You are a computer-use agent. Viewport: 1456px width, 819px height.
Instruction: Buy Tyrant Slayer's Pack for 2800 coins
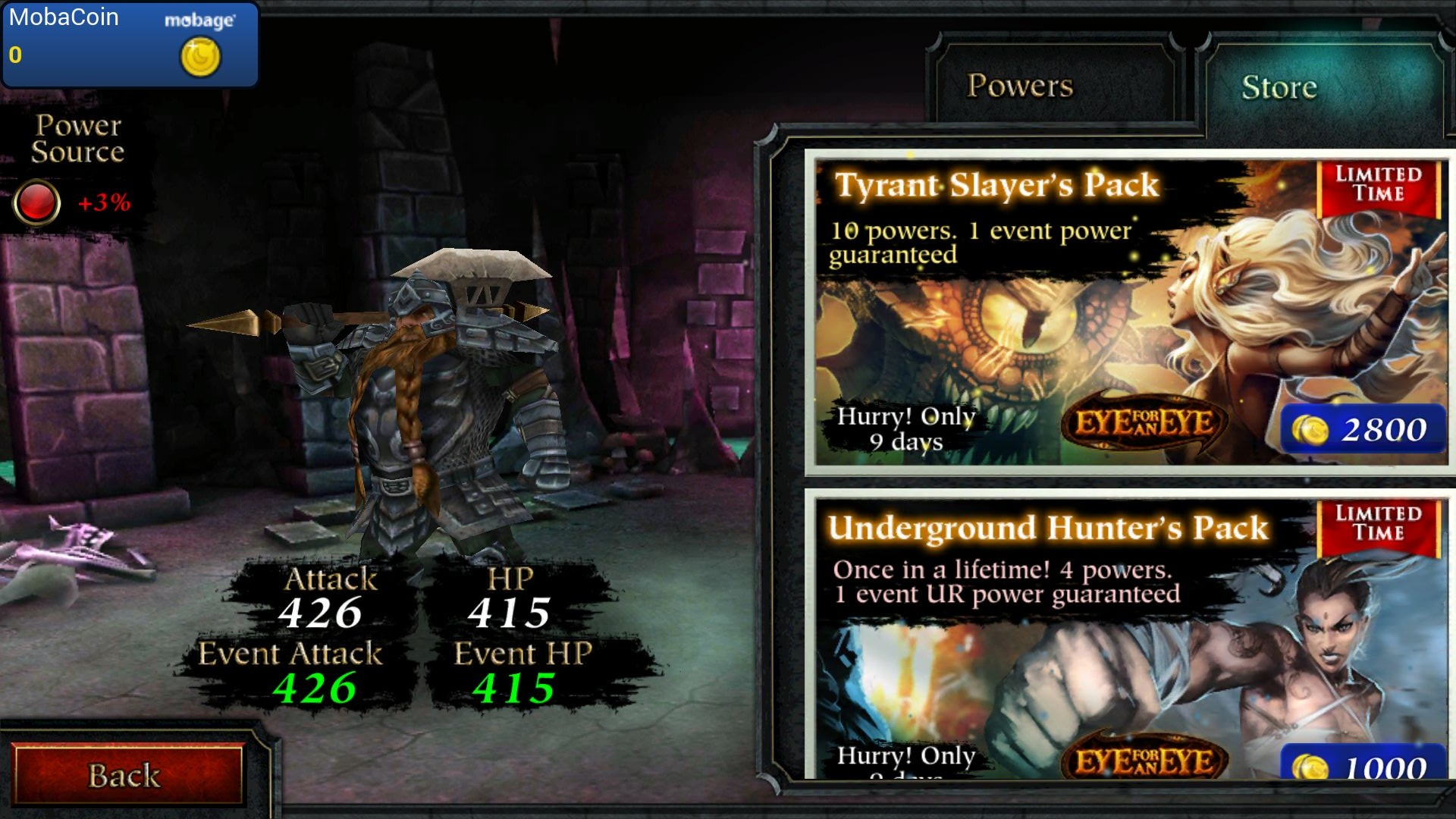1363,430
